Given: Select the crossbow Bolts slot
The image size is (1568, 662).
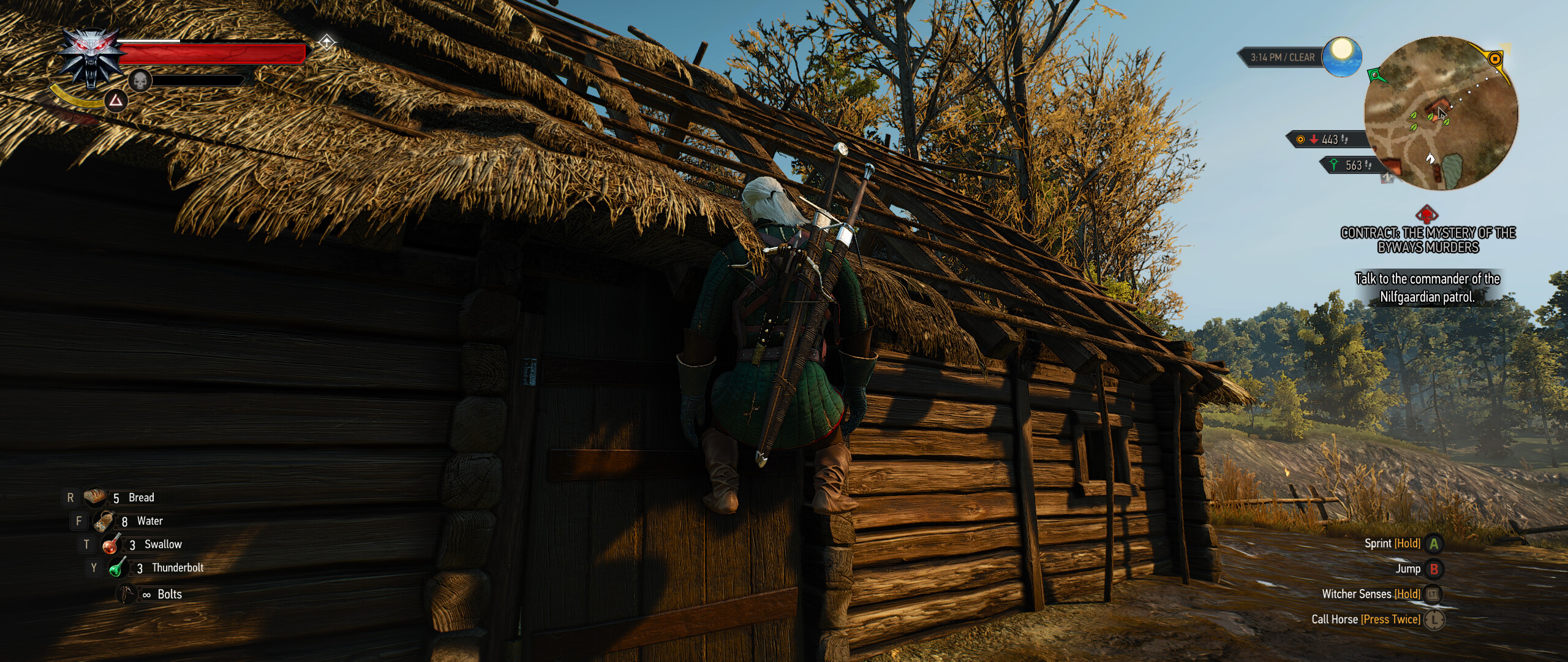Looking at the screenshot, I should (127, 594).
